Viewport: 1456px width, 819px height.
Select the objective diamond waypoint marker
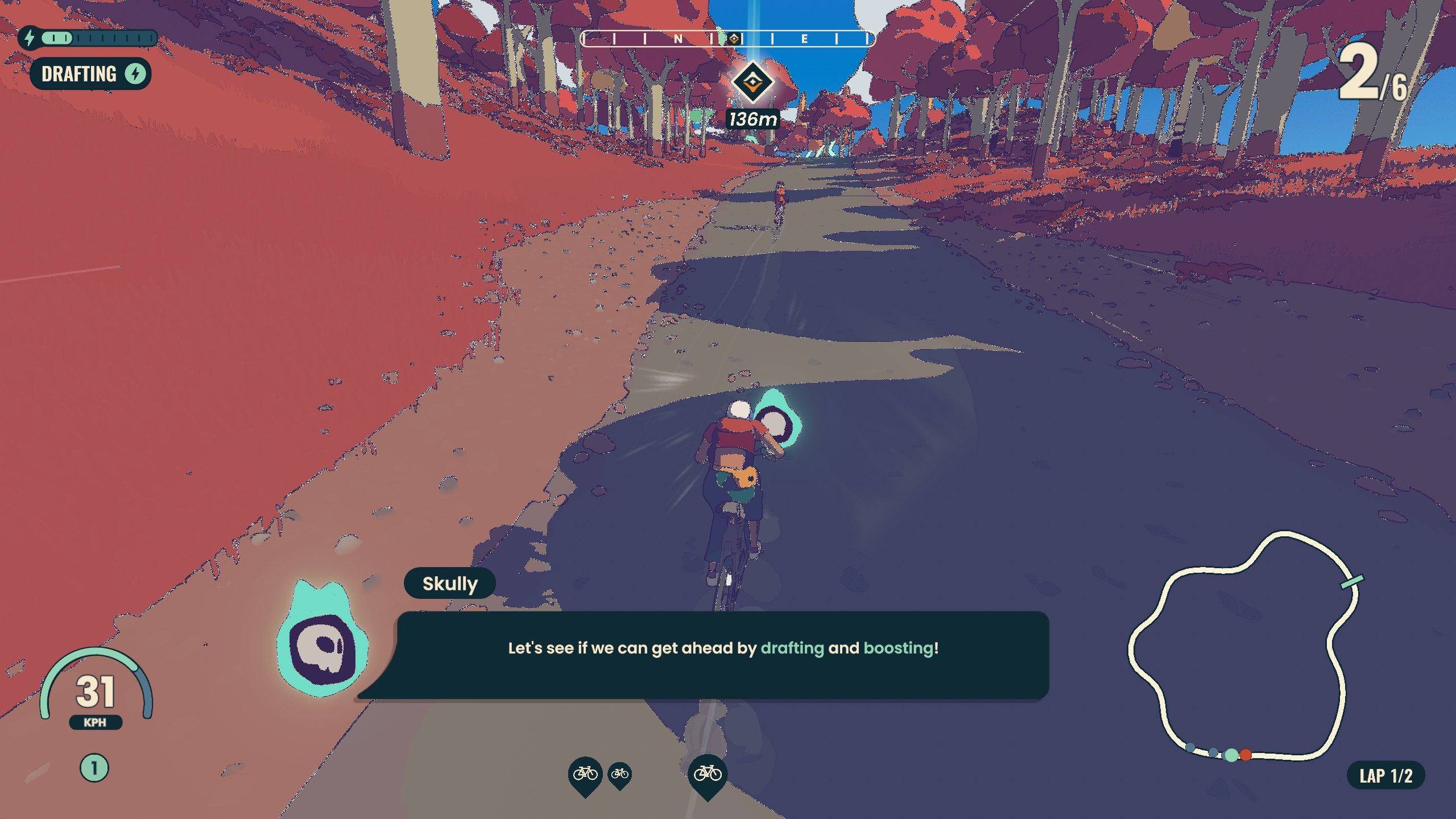[752, 82]
